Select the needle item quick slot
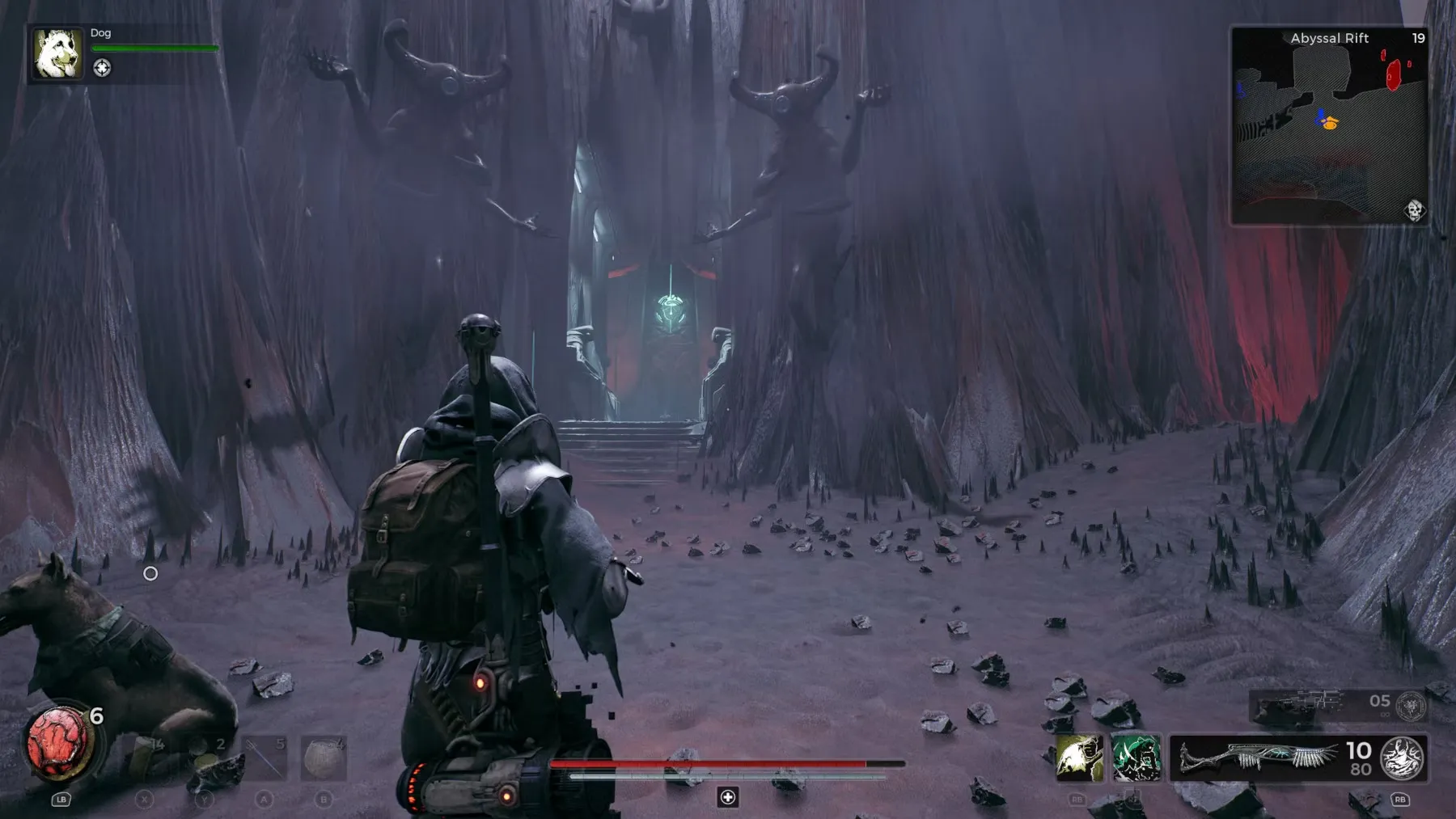The height and width of the screenshot is (819, 1456). coord(265,758)
